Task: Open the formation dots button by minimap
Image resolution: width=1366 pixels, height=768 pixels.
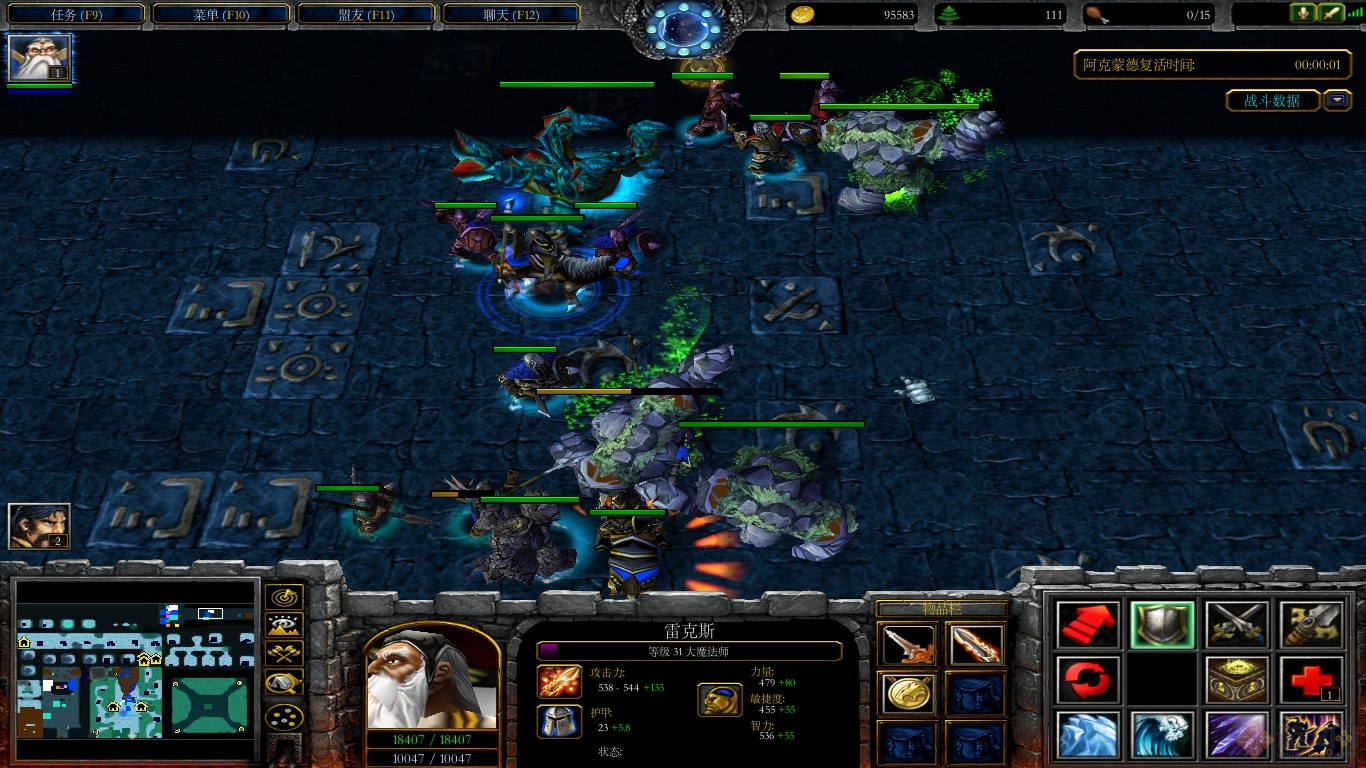Action: pos(284,717)
